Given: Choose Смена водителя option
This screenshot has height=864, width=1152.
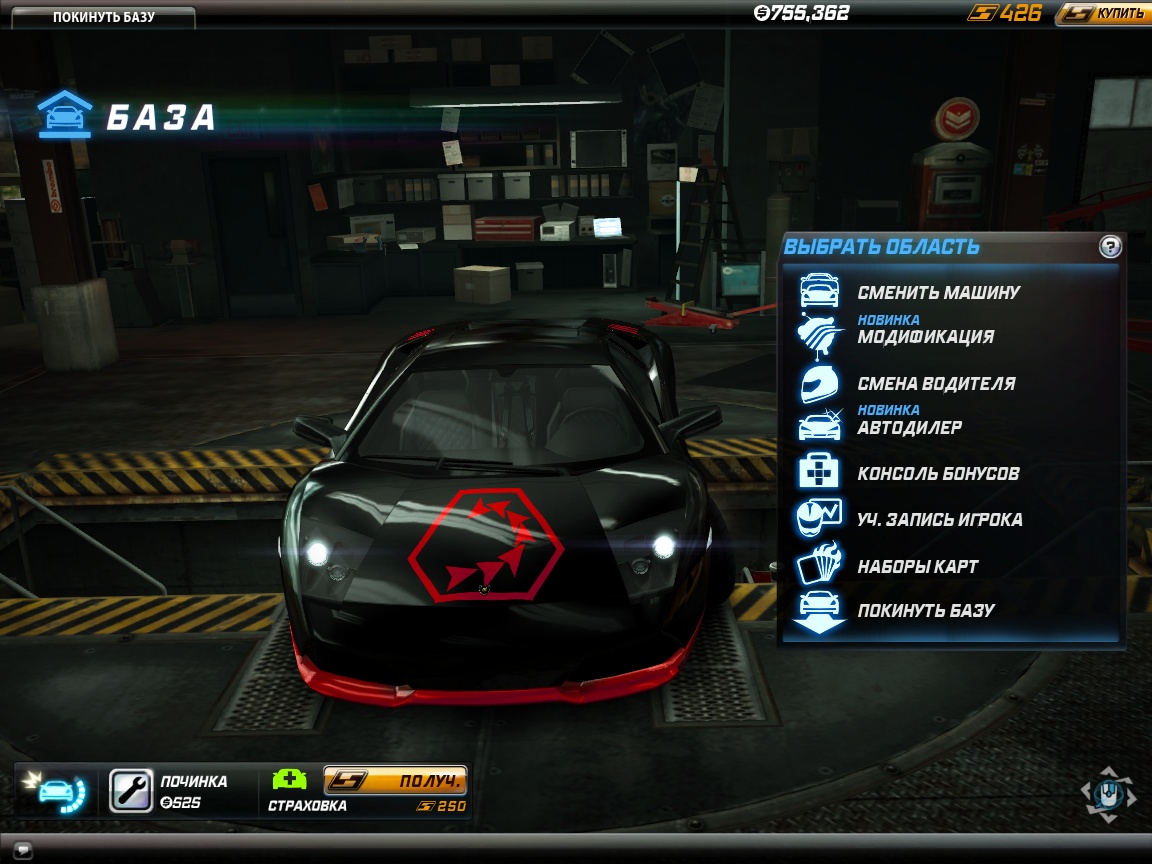Looking at the screenshot, I should pos(936,383).
